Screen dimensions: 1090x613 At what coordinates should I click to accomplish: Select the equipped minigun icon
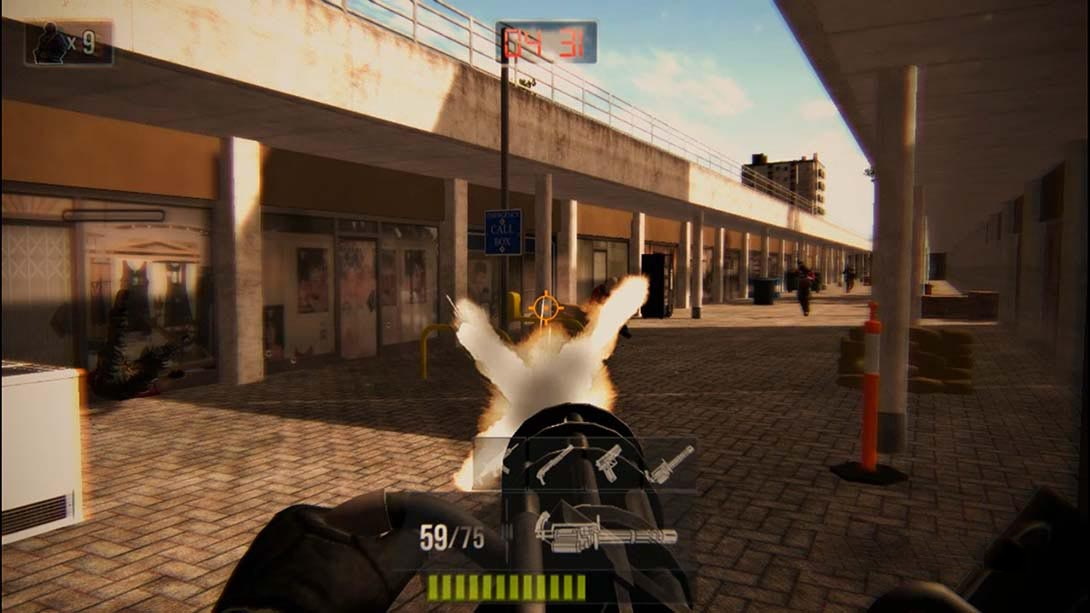(604, 532)
